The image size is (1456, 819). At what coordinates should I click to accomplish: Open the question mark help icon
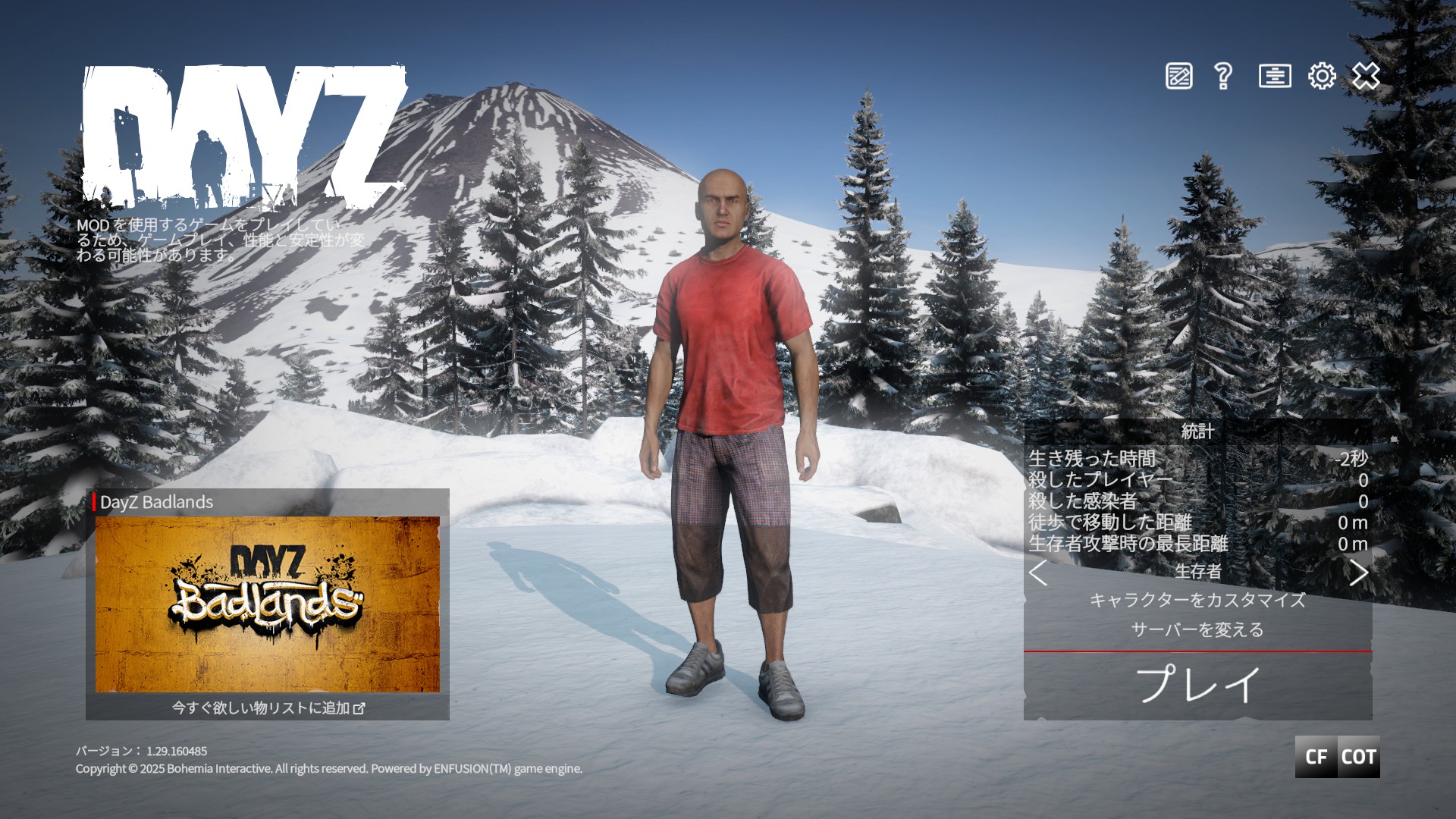1222,77
